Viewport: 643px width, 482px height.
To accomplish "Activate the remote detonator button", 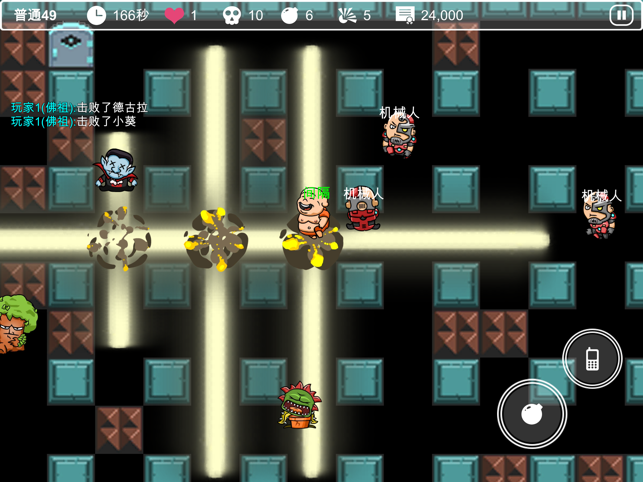I will tap(592, 358).
